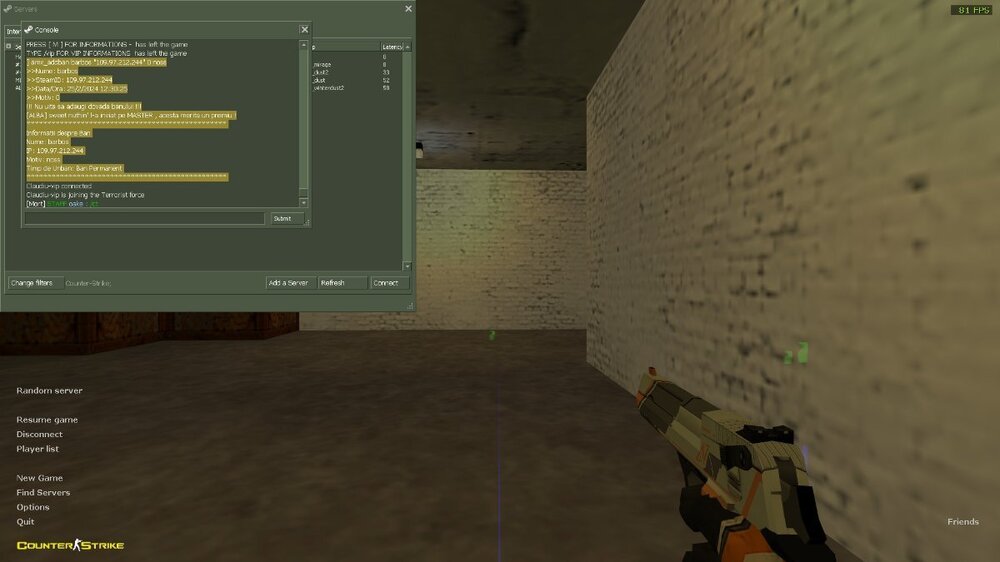Viewport: 1000px width, 562px height.
Task: Click the Add a Server button
Action: click(x=288, y=283)
